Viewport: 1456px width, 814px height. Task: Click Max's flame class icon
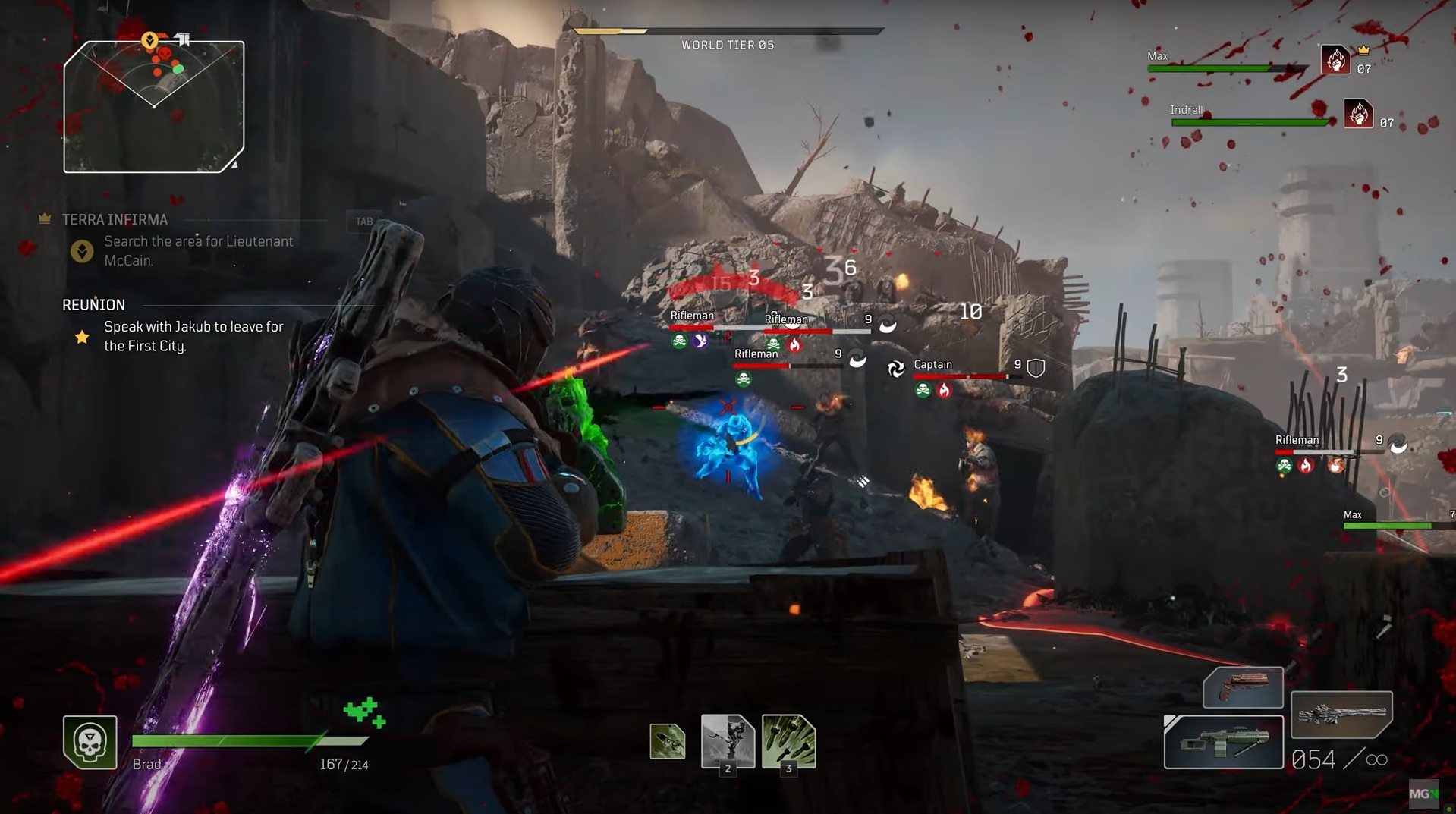[1335, 59]
